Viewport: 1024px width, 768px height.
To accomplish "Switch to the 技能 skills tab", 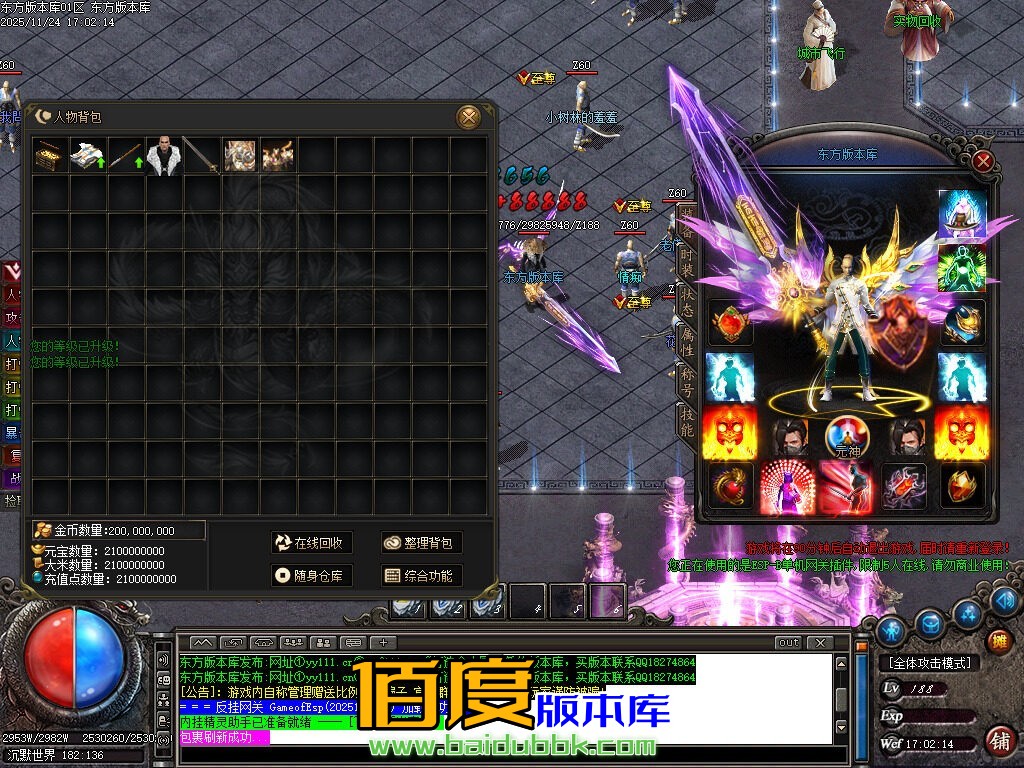I will 687,423.
